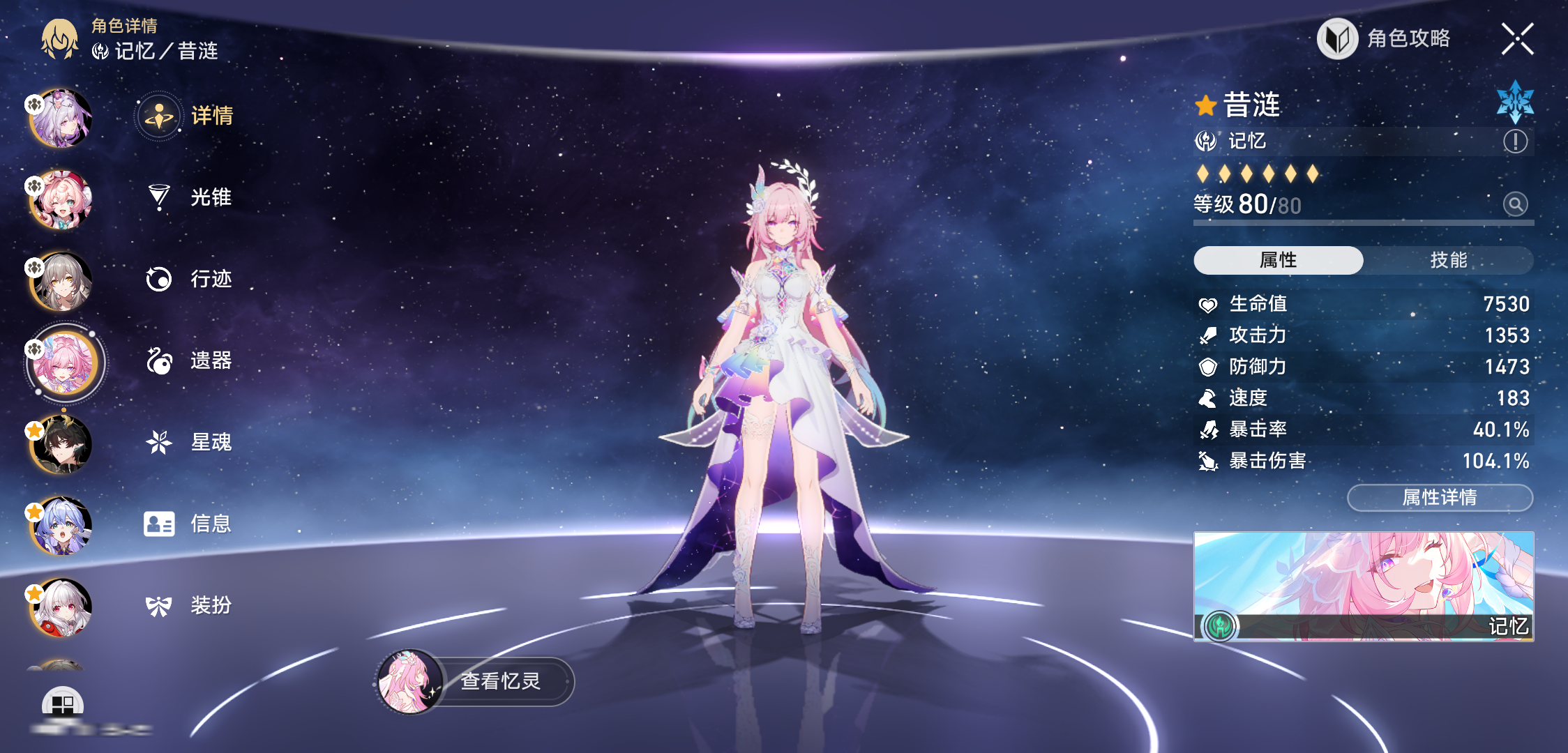The height and width of the screenshot is (753, 1568).
Task: Close the character details screen
Action: (1517, 38)
